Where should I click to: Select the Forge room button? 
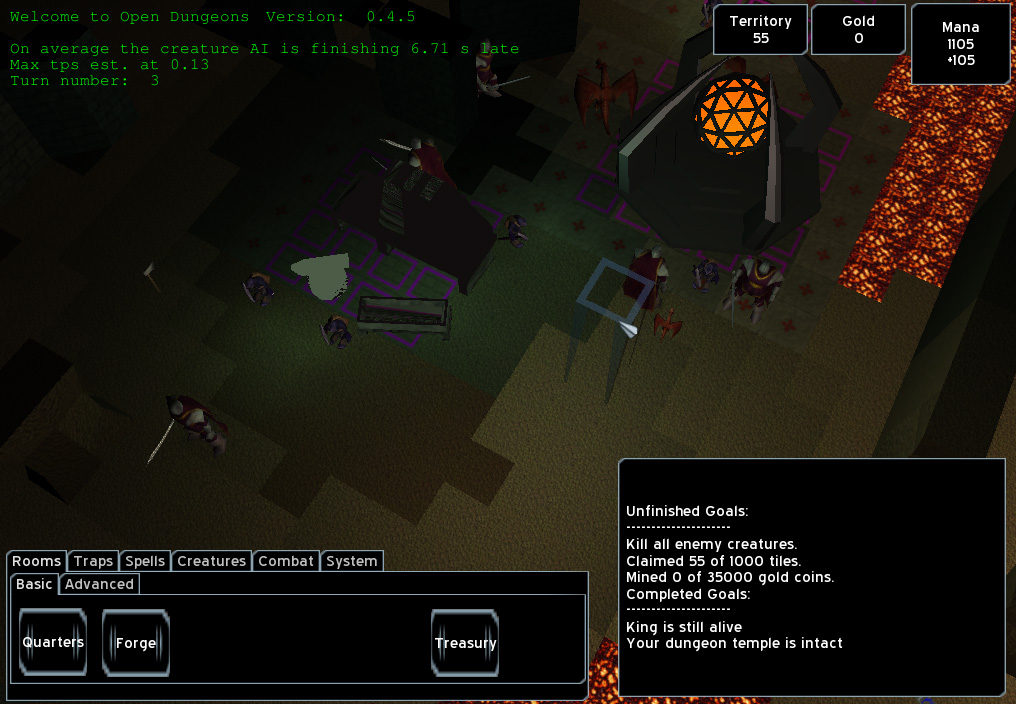136,643
